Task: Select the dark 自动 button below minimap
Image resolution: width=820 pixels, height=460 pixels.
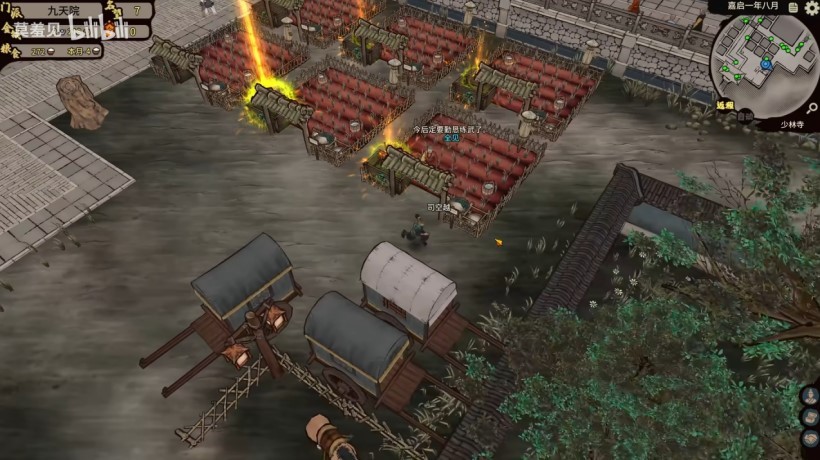Action: pyautogui.click(x=745, y=116)
